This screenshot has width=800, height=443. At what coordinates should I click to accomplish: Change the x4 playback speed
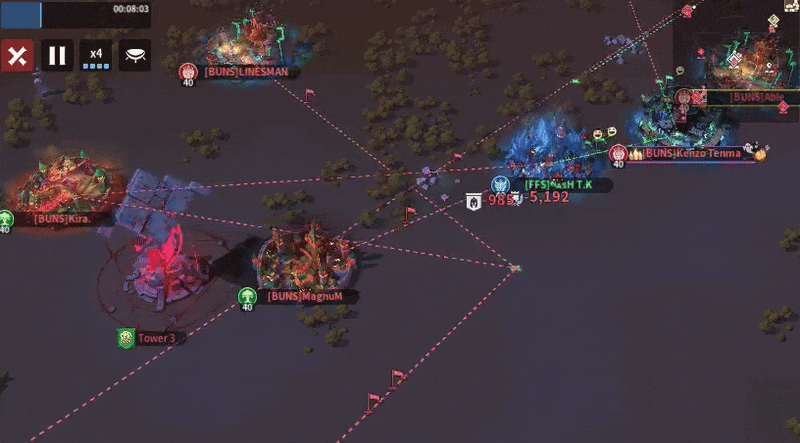[96, 55]
